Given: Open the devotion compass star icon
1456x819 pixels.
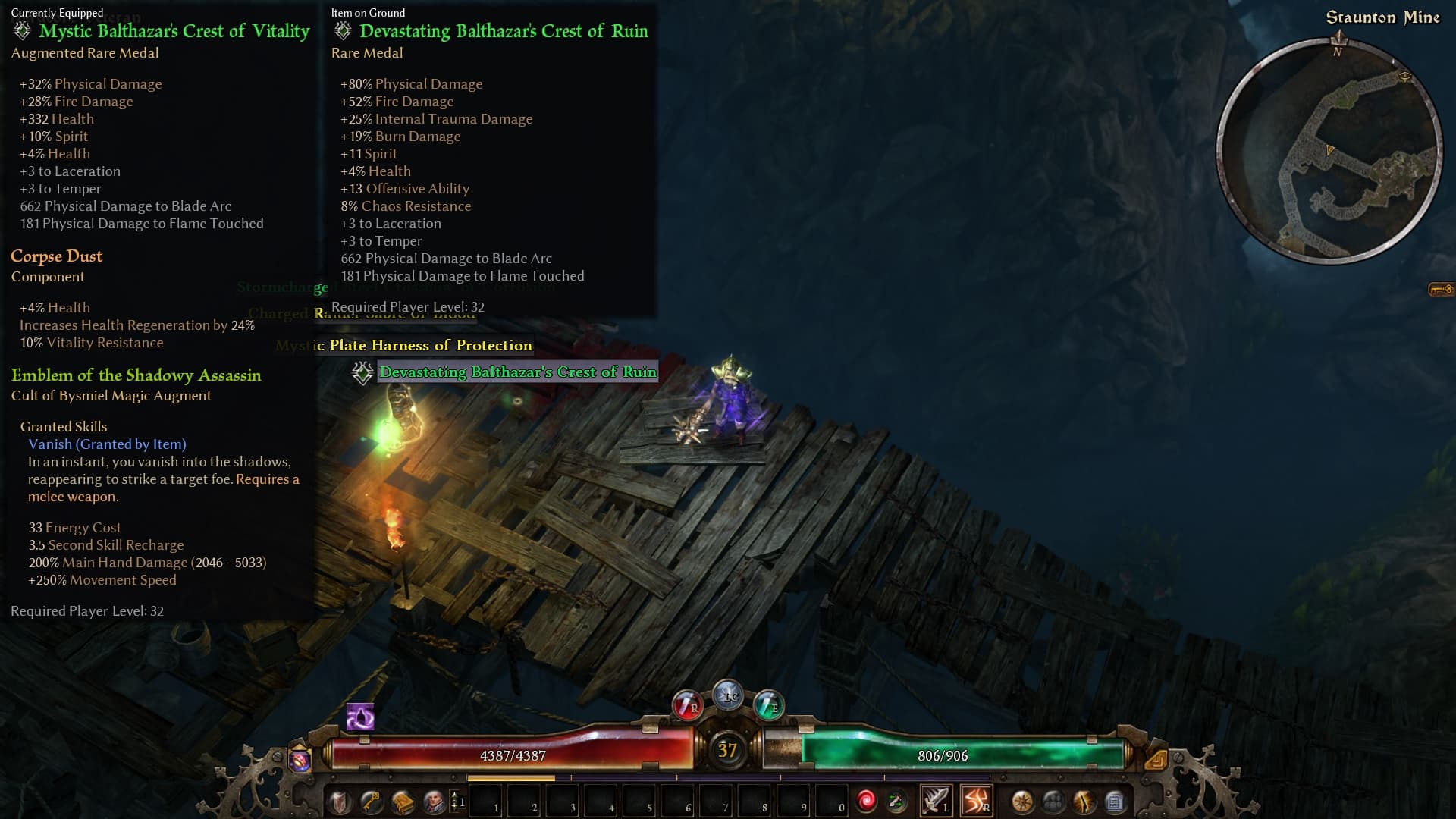Looking at the screenshot, I should (x=1022, y=801).
